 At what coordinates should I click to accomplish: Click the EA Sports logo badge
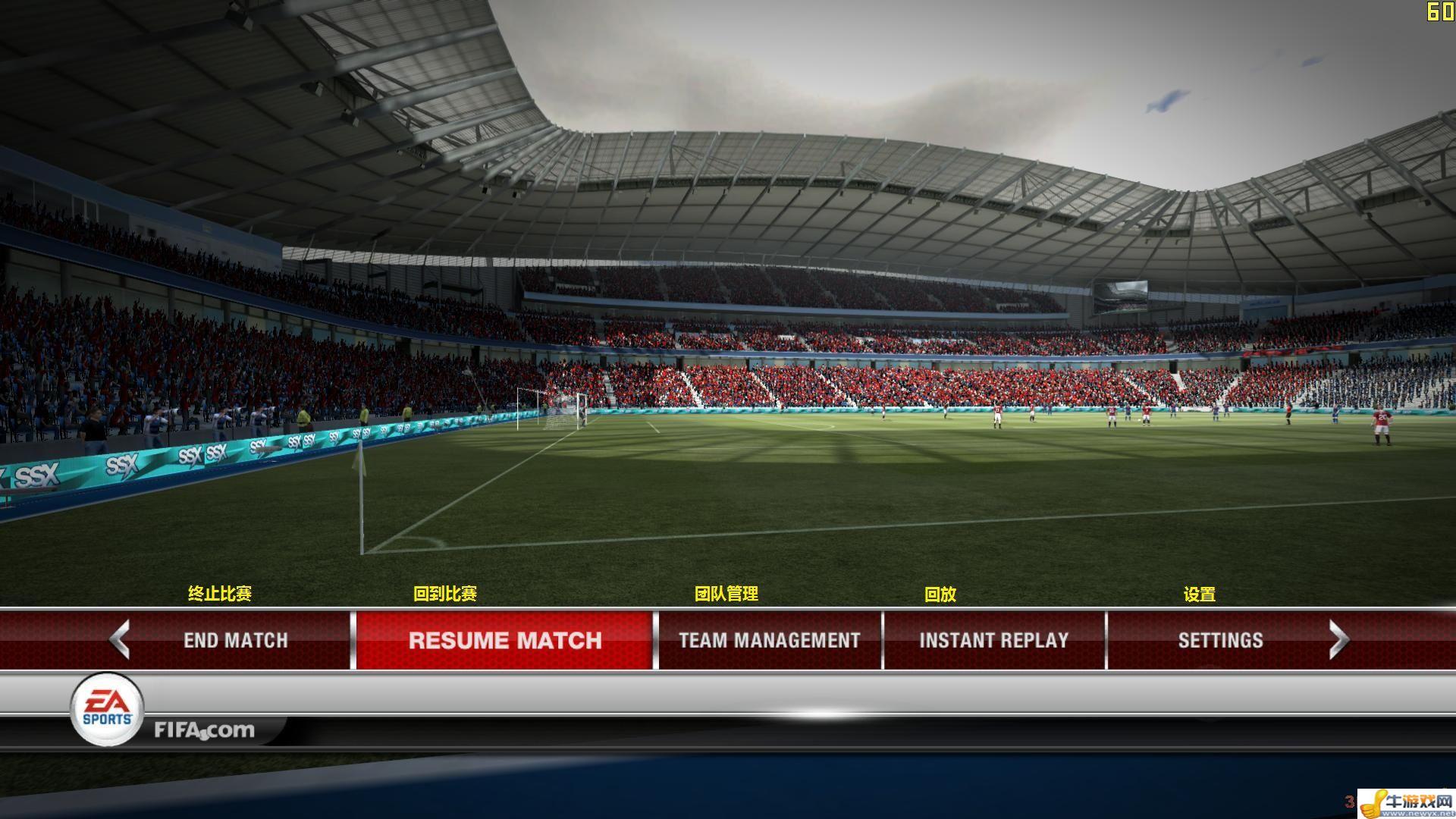(107, 709)
